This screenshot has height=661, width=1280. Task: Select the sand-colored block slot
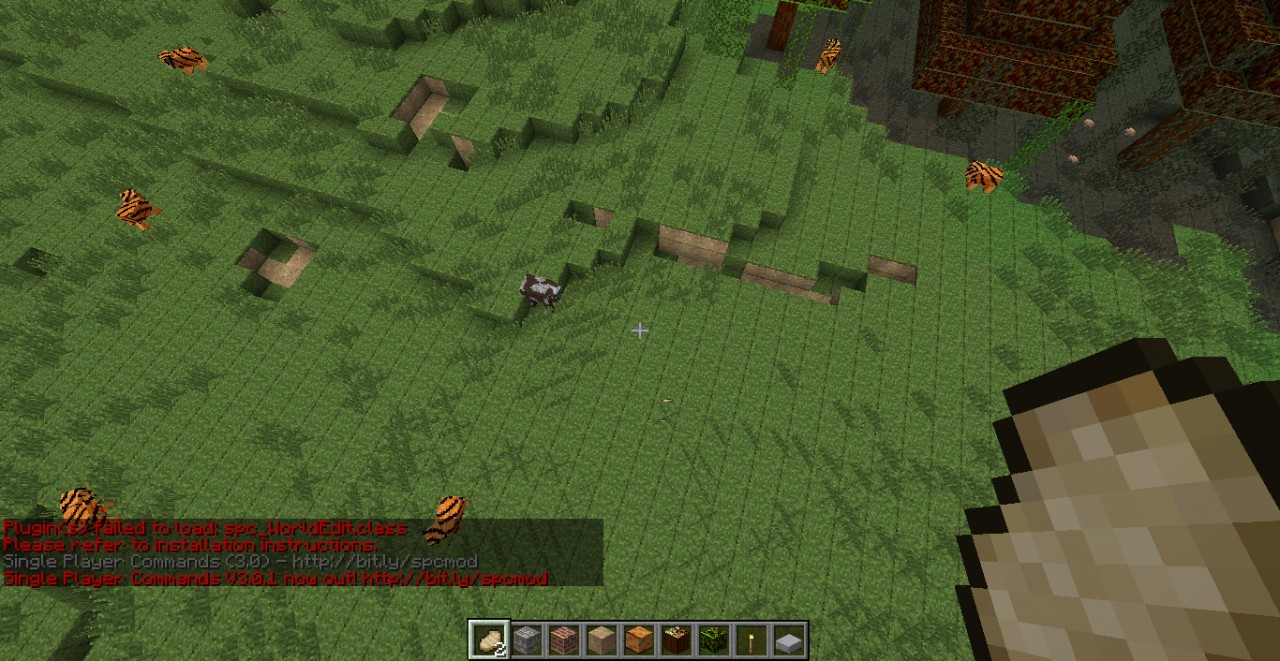tap(601, 639)
